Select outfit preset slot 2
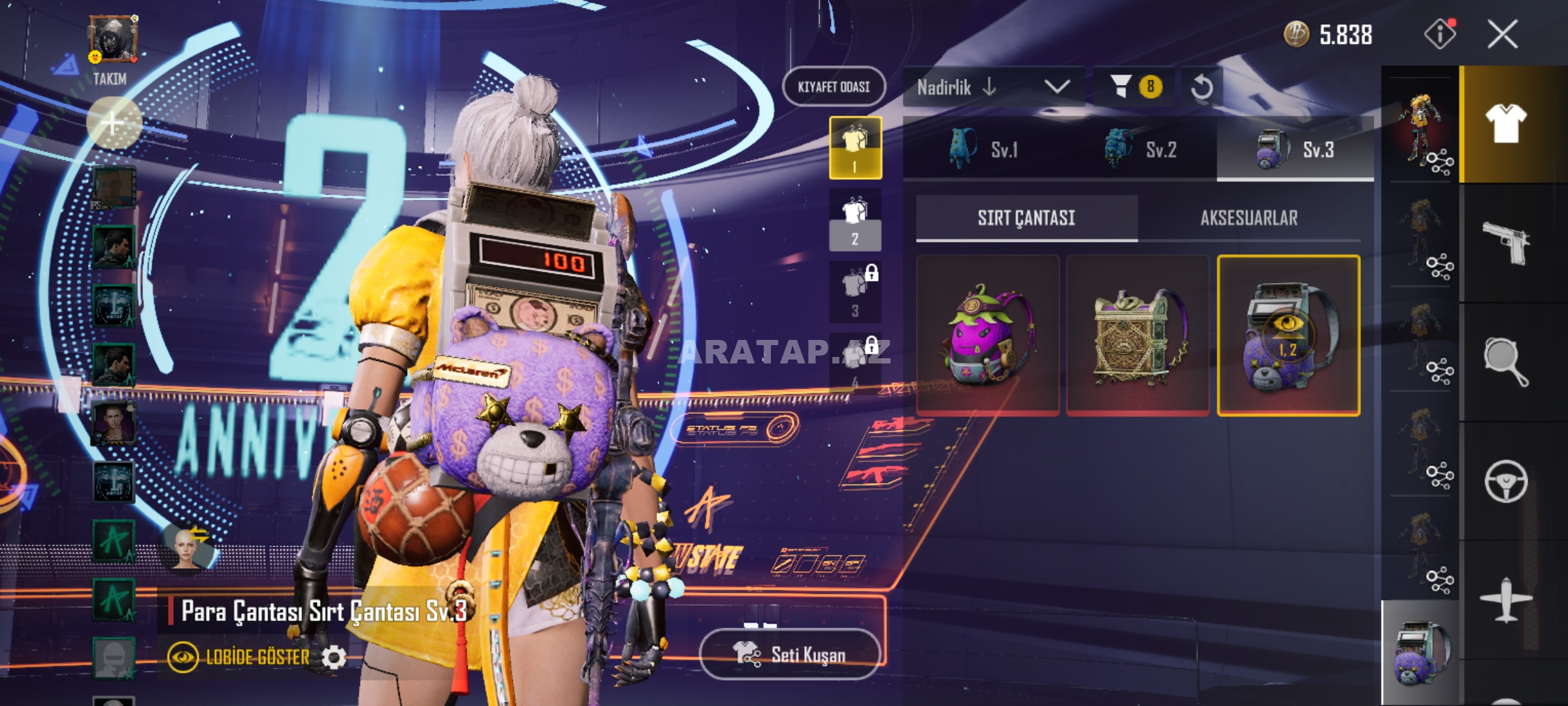Image resolution: width=1568 pixels, height=706 pixels. pyautogui.click(x=855, y=220)
